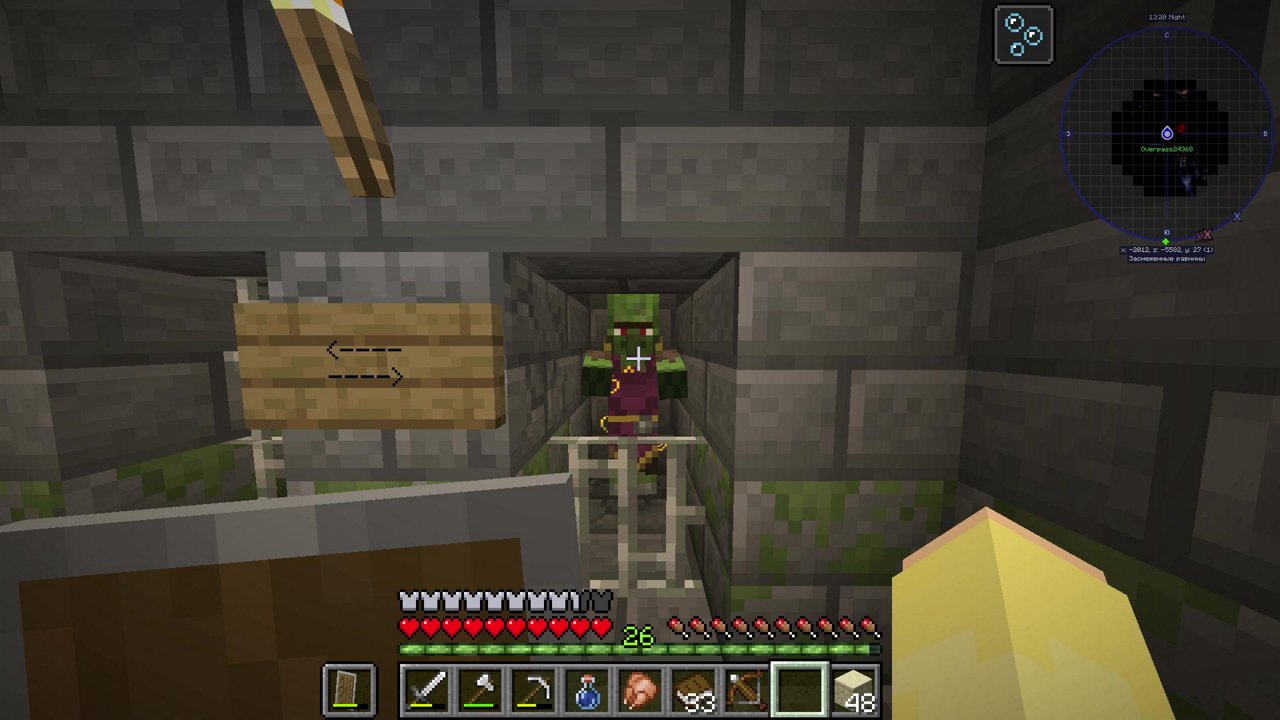Select the sandstone block stack slot
This screenshot has height=720, width=1280.
(853, 691)
